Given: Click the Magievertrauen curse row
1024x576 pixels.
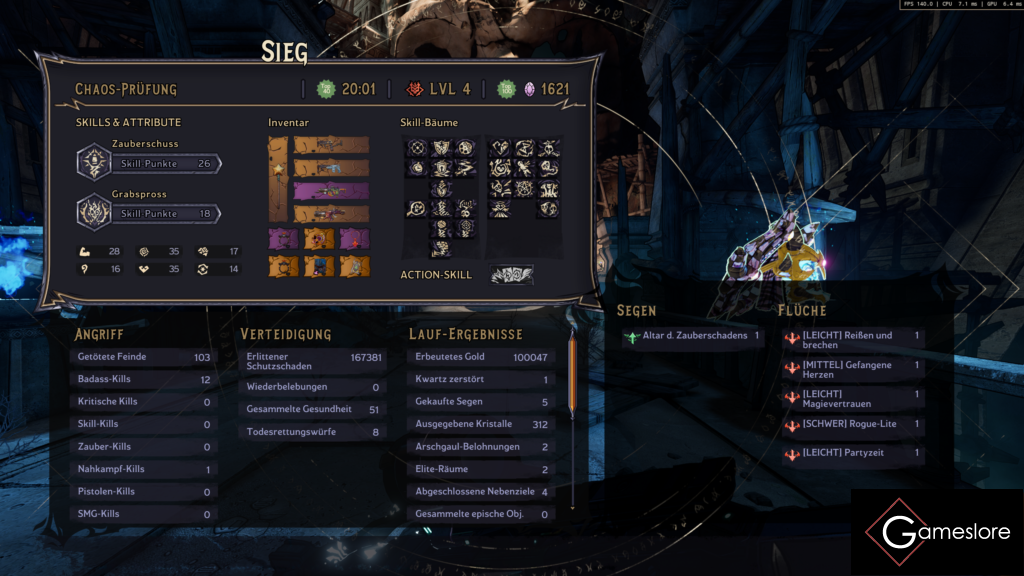Looking at the screenshot, I should [x=852, y=398].
